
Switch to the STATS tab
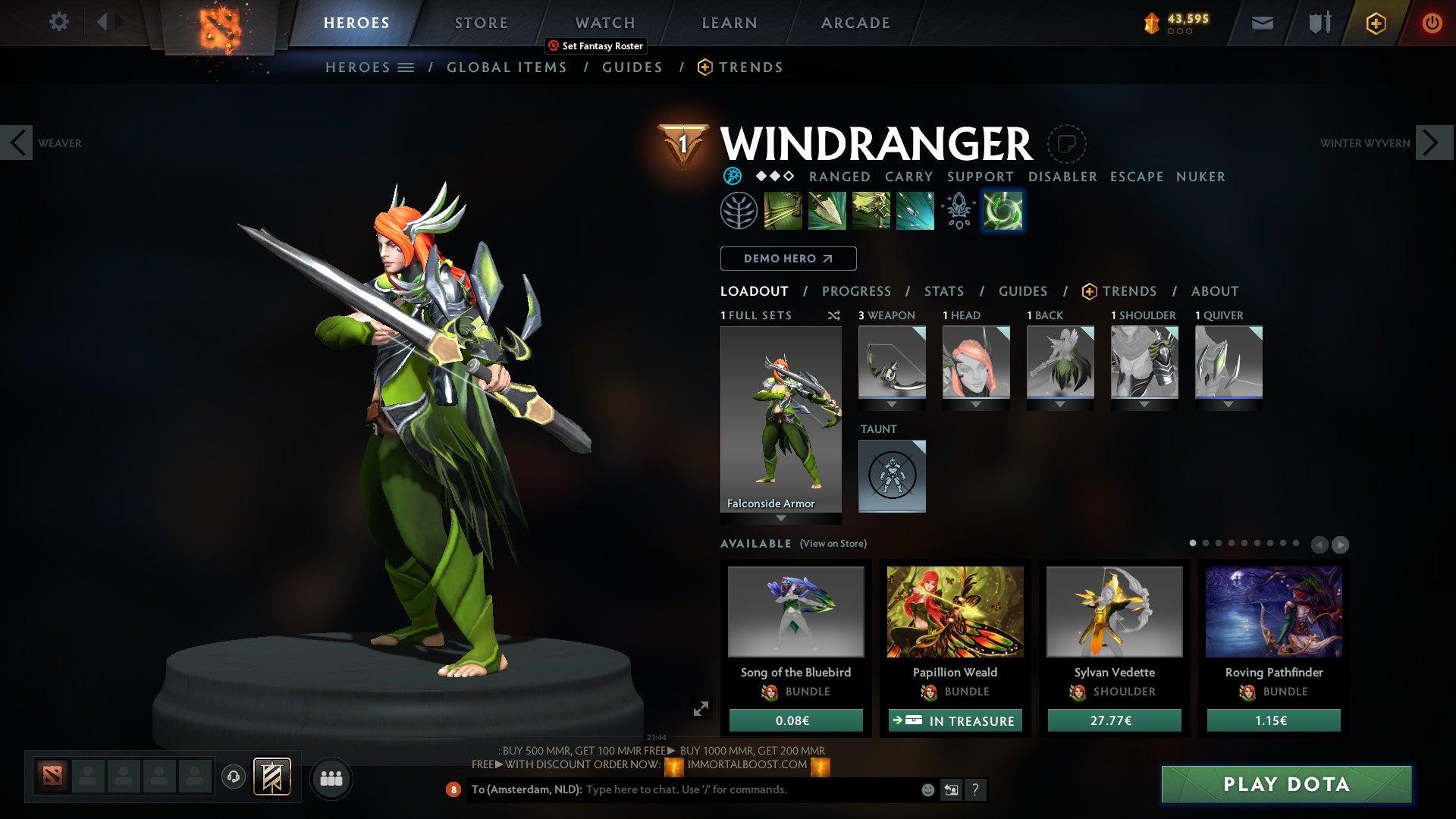tap(943, 290)
